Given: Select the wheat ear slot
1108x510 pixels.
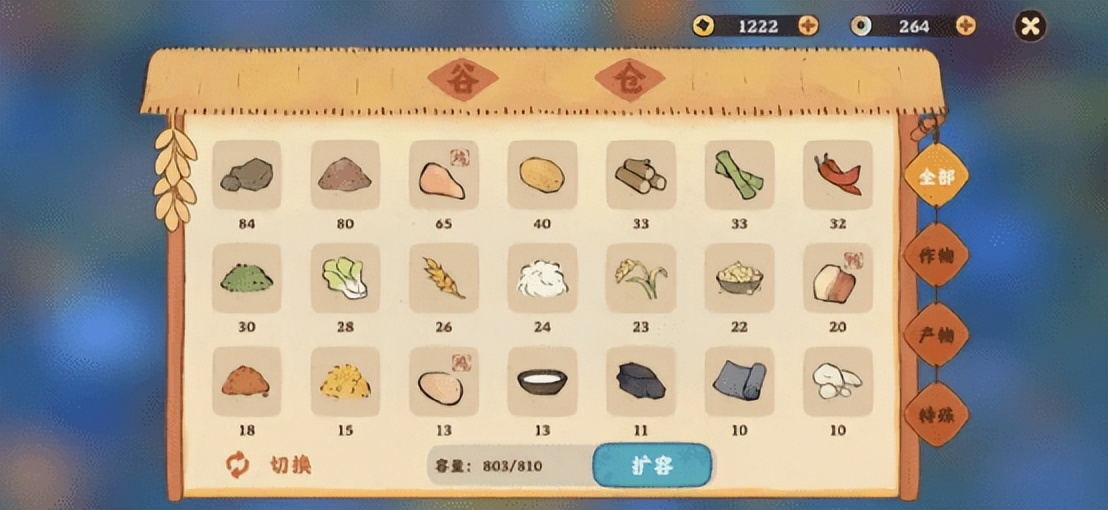Looking at the screenshot, I should [x=443, y=278].
